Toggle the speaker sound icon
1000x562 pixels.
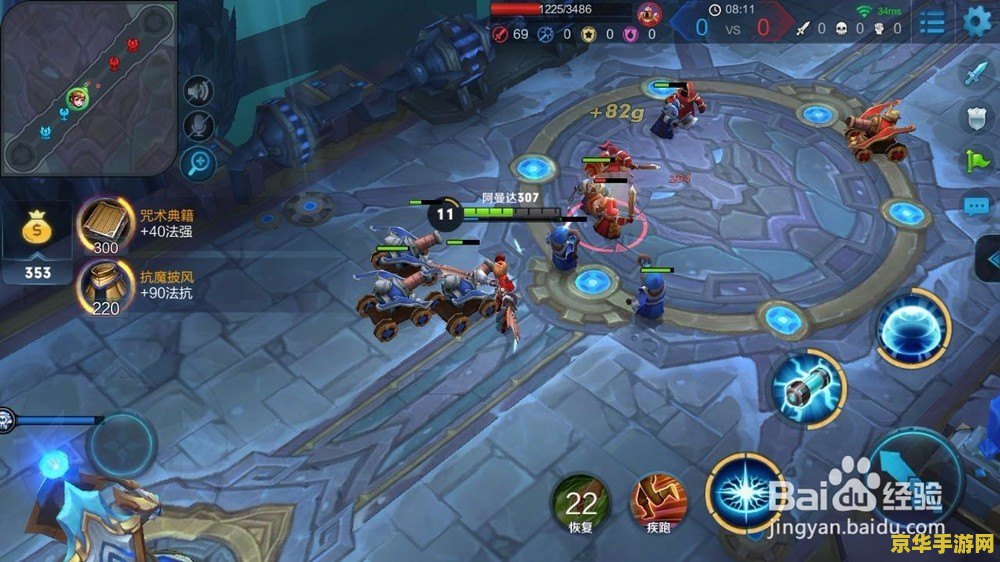(199, 92)
